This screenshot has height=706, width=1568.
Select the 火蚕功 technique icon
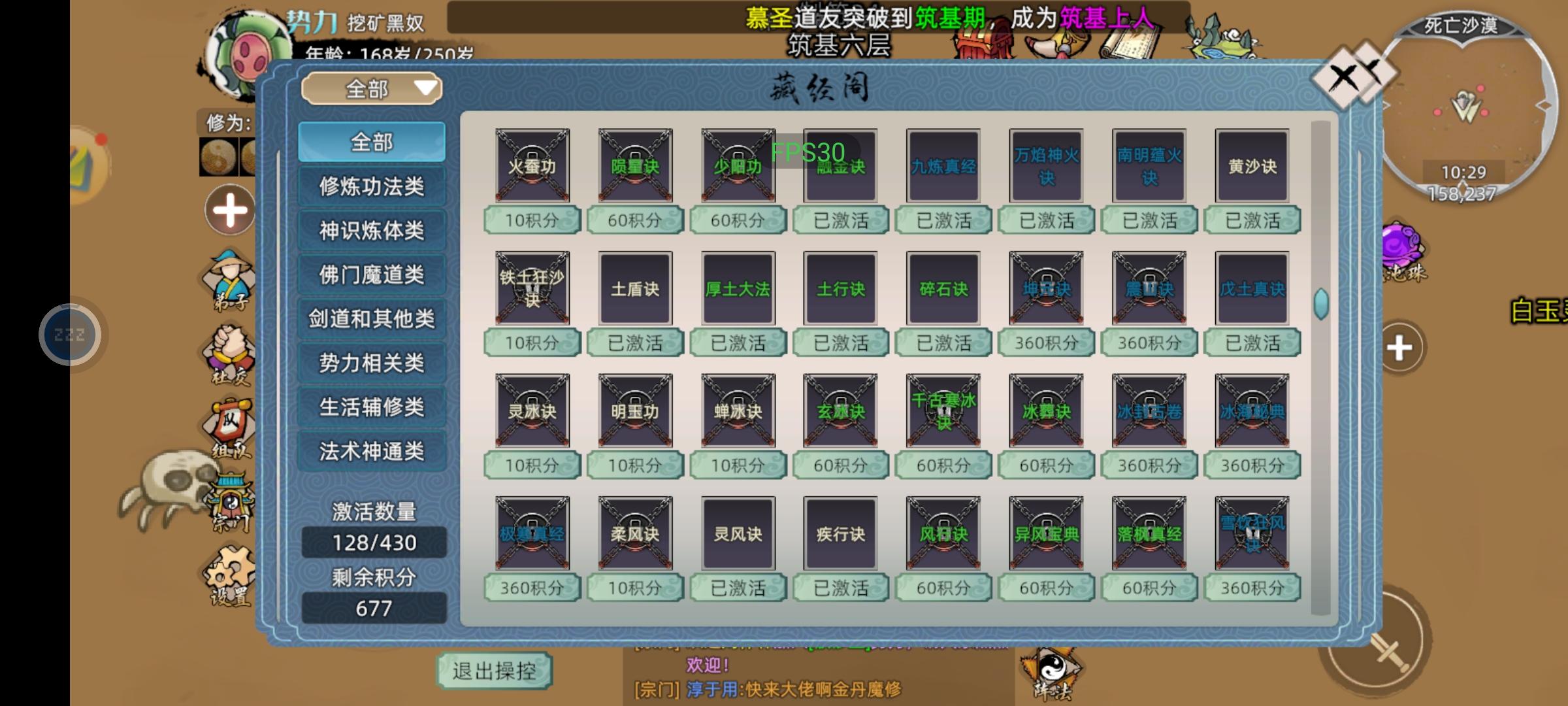pyautogui.click(x=532, y=165)
